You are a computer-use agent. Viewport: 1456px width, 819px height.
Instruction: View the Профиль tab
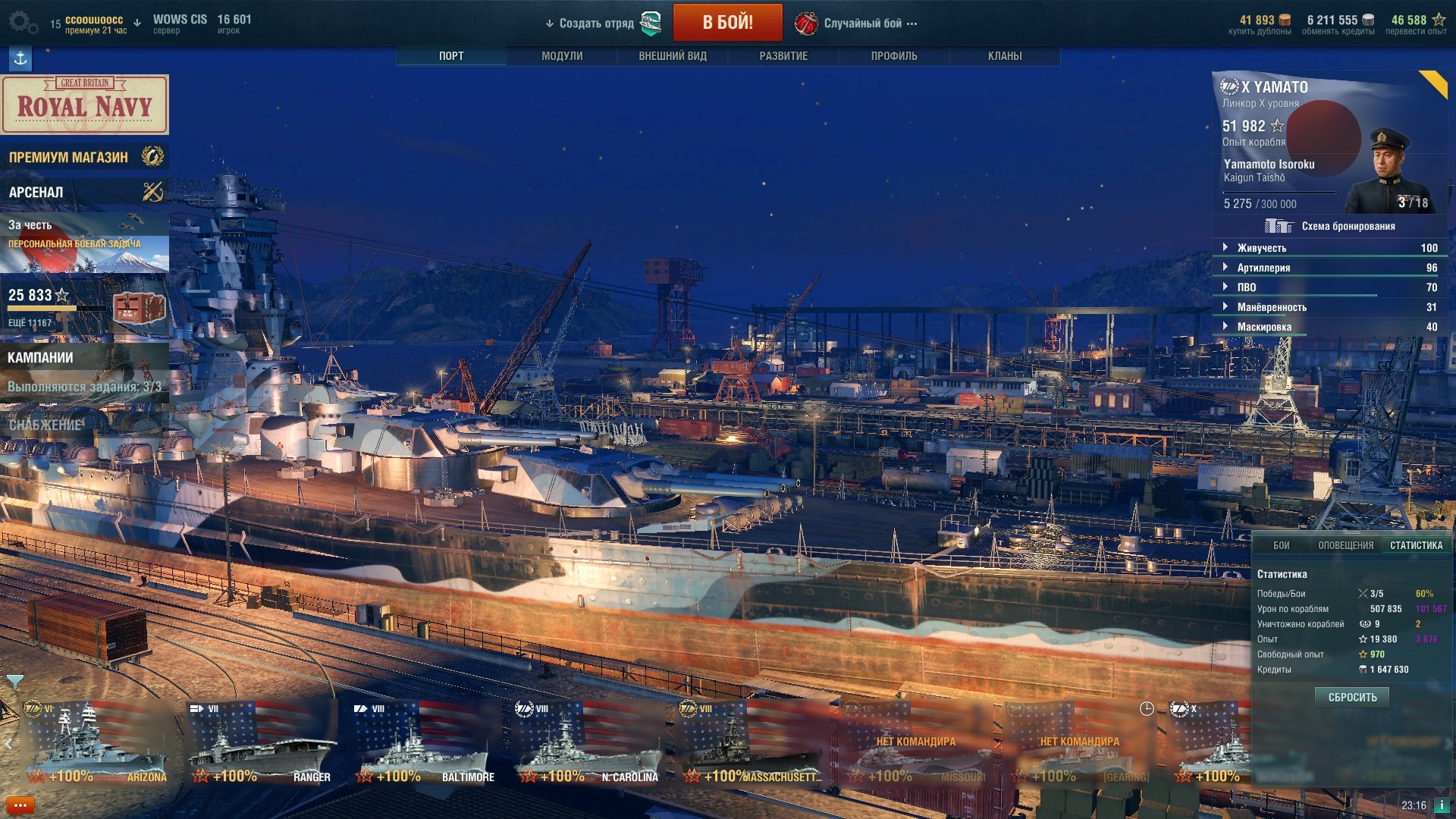pos(894,56)
